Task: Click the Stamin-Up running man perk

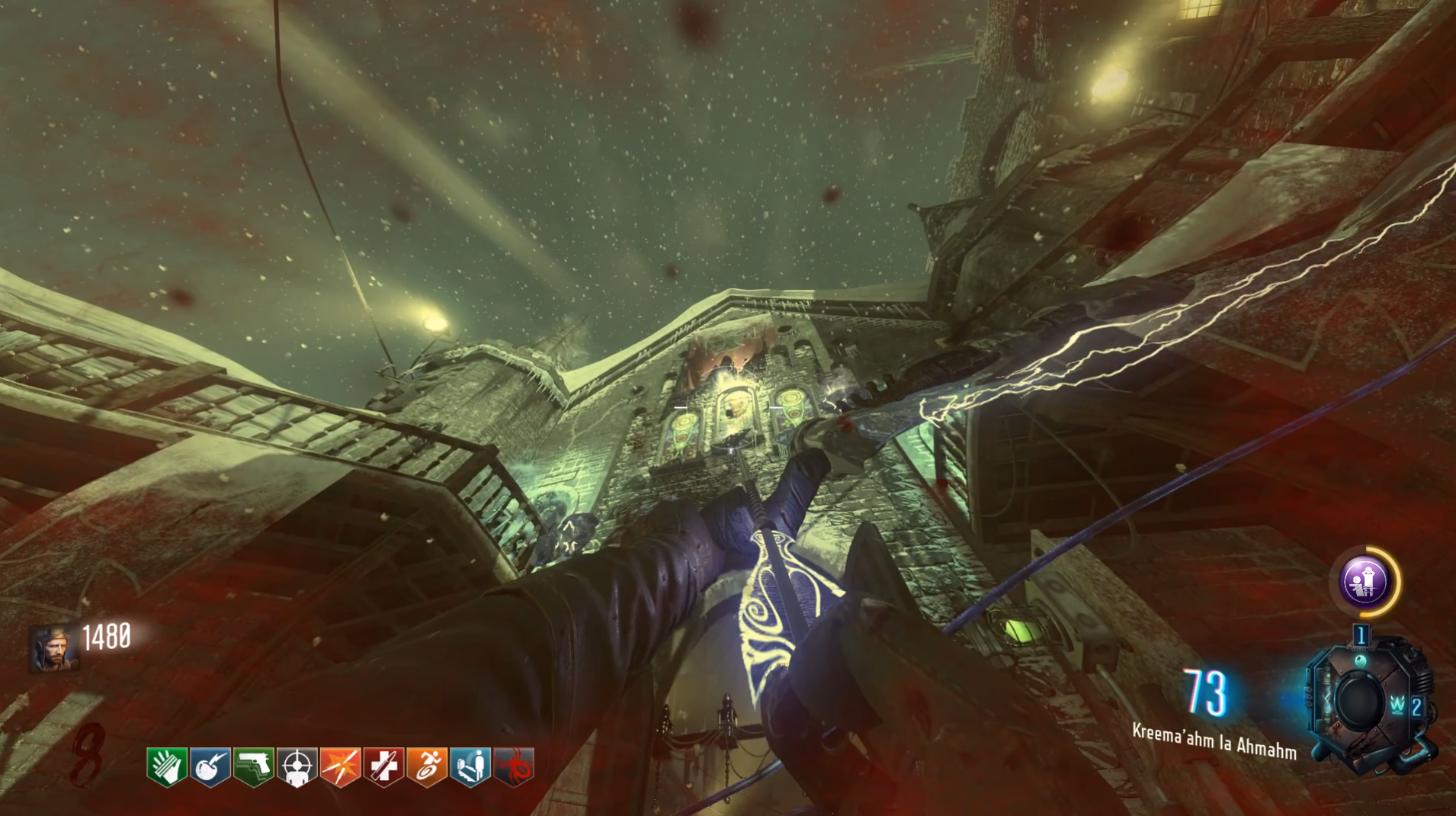Action: pyautogui.click(x=427, y=766)
